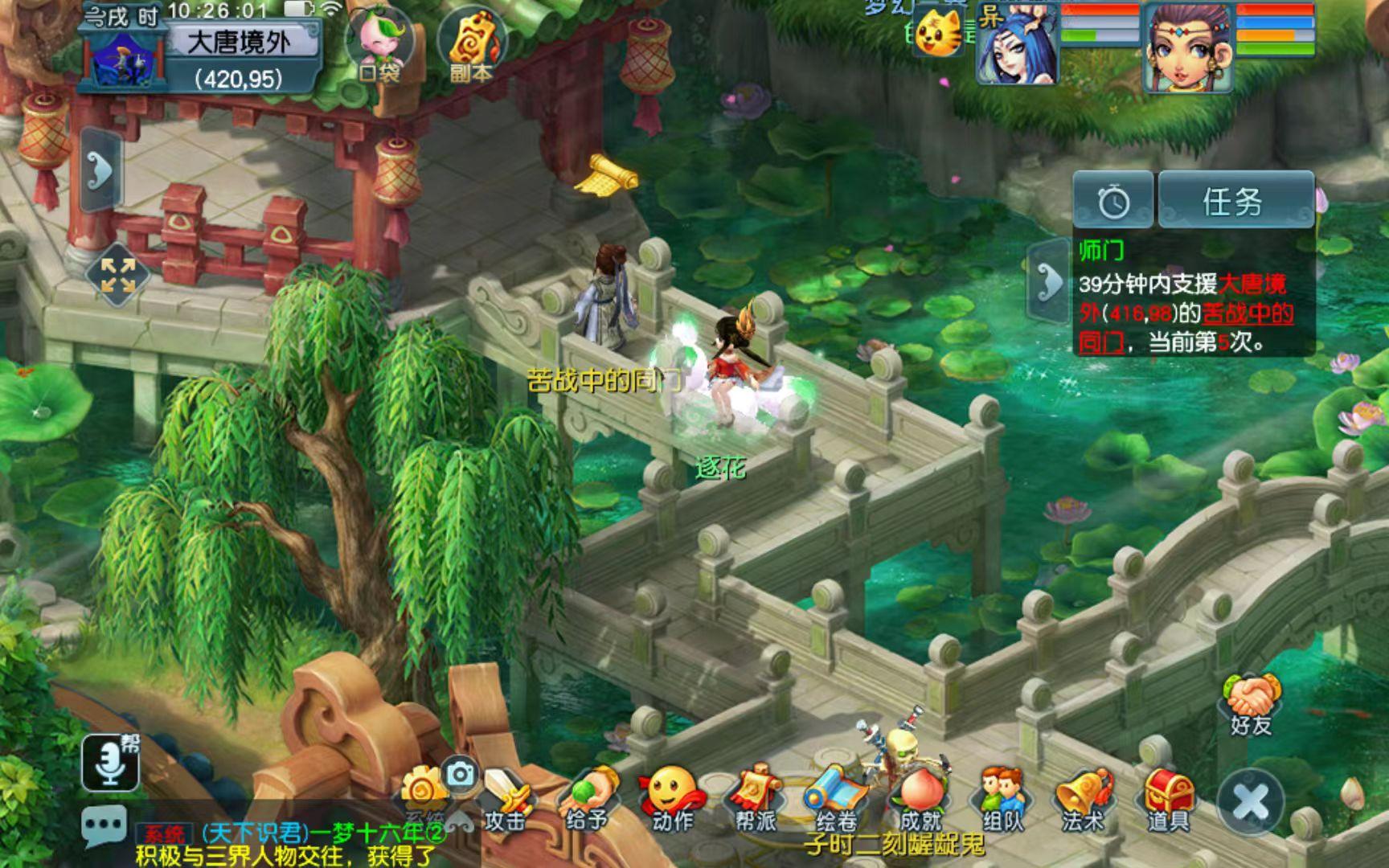This screenshot has height=868, width=1389.
Task: Open the 道具 items chest
Action: click(x=1168, y=799)
